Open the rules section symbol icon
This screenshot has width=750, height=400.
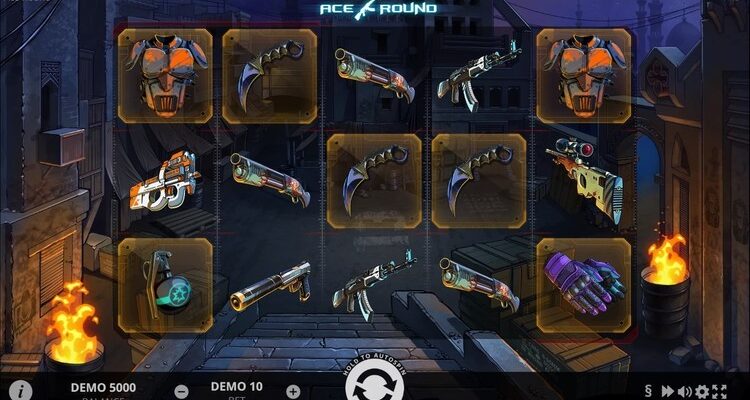pyautogui.click(x=647, y=390)
